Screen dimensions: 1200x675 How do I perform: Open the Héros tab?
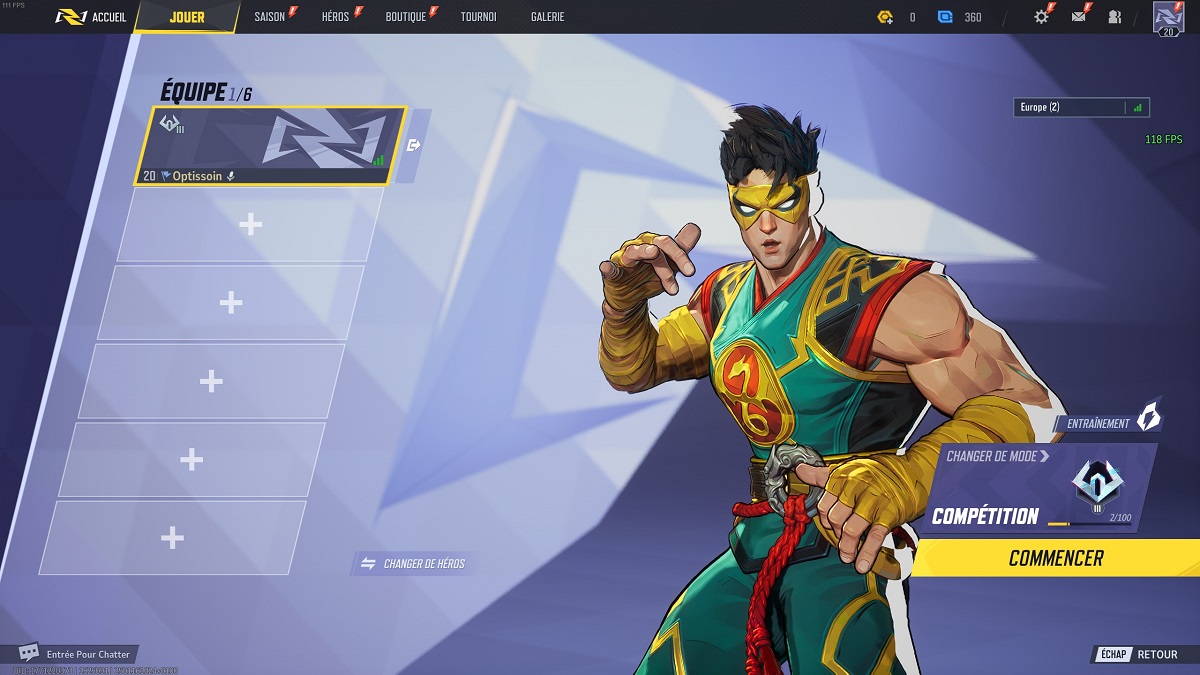336,17
